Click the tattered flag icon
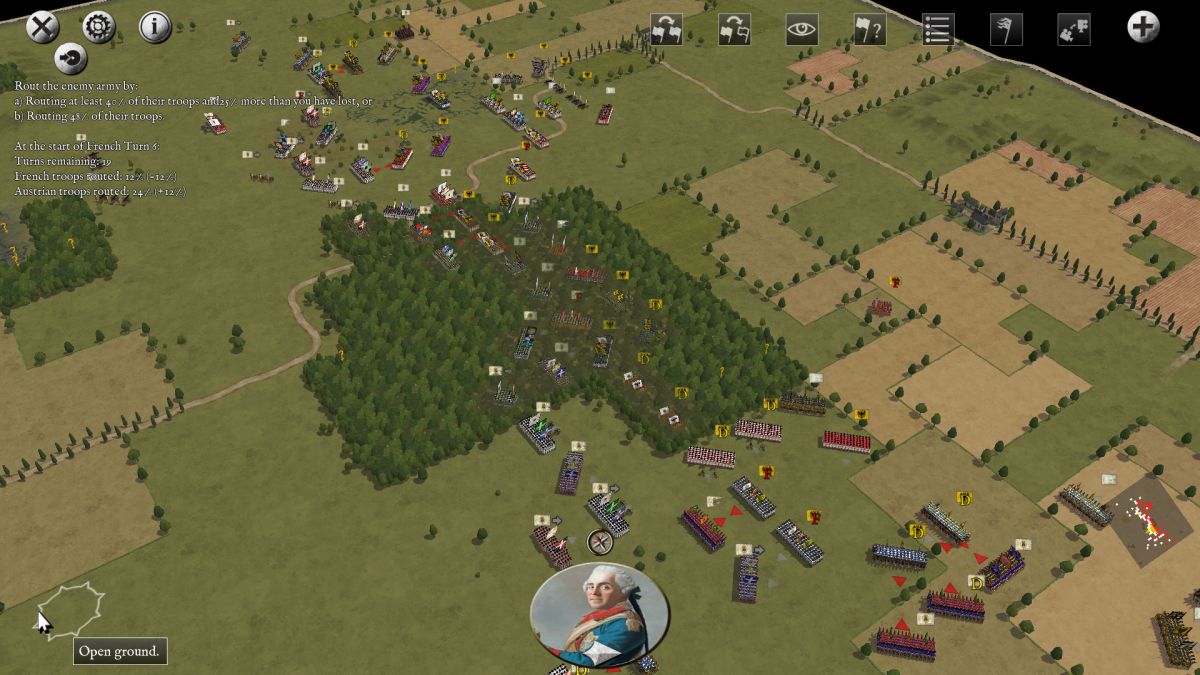The height and width of the screenshot is (675, 1200). click(x=1006, y=29)
